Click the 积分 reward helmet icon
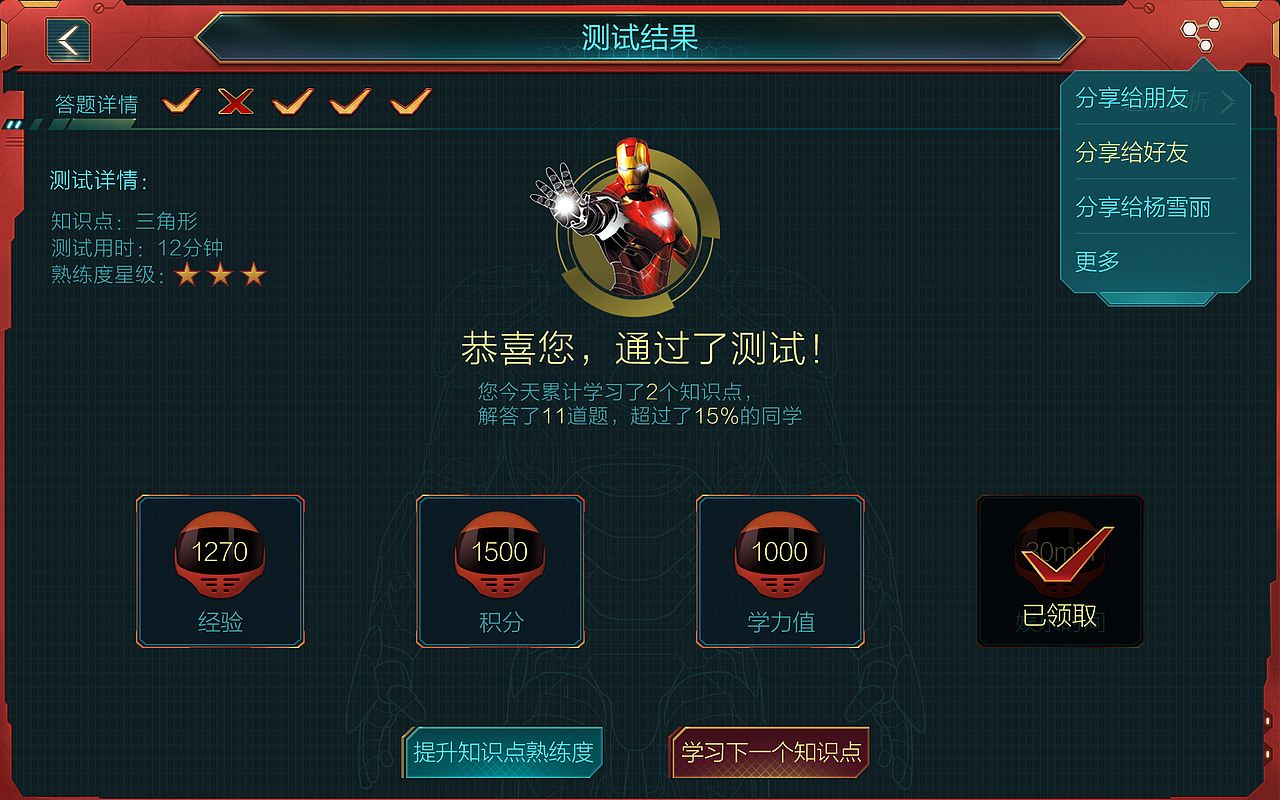This screenshot has width=1280, height=800. (x=500, y=555)
